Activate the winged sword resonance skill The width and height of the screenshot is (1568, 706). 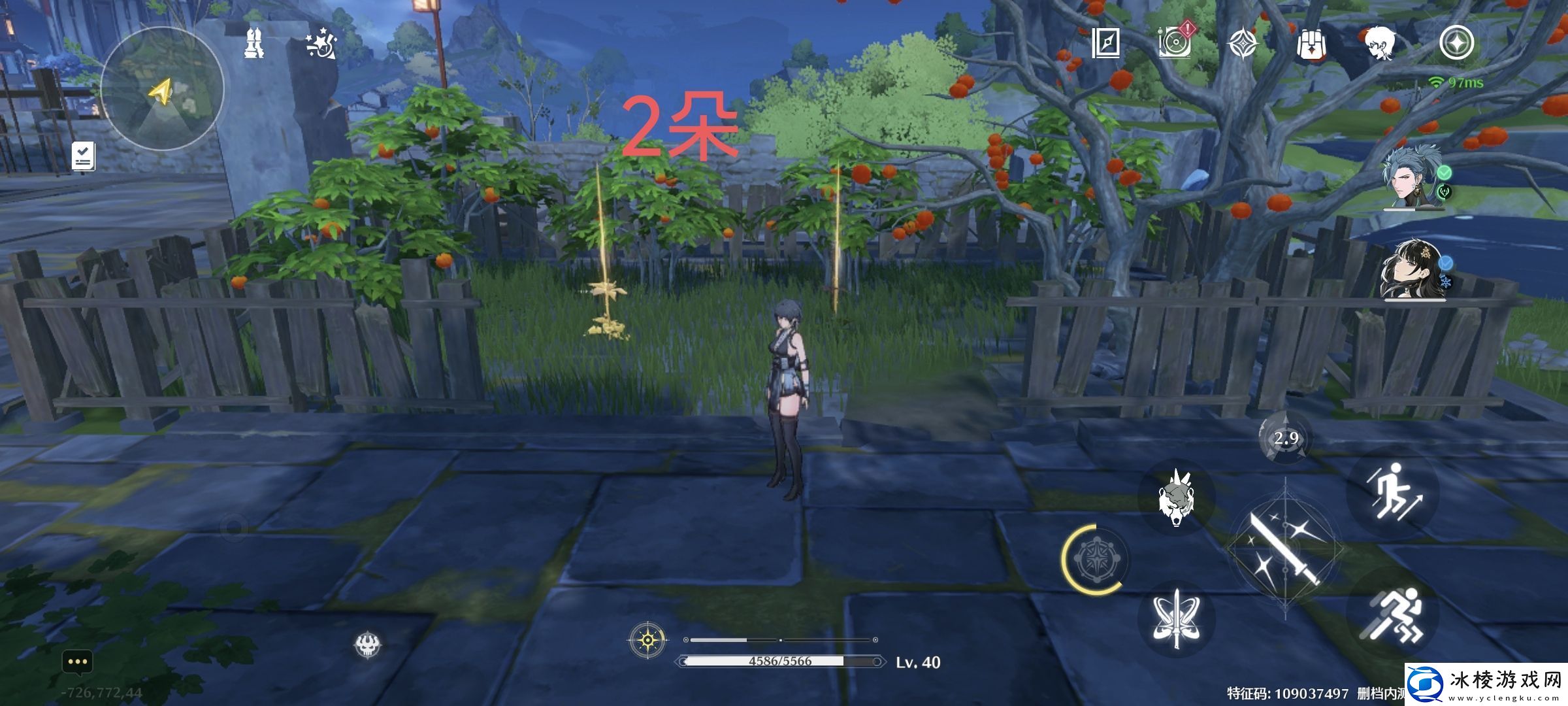(1176, 619)
